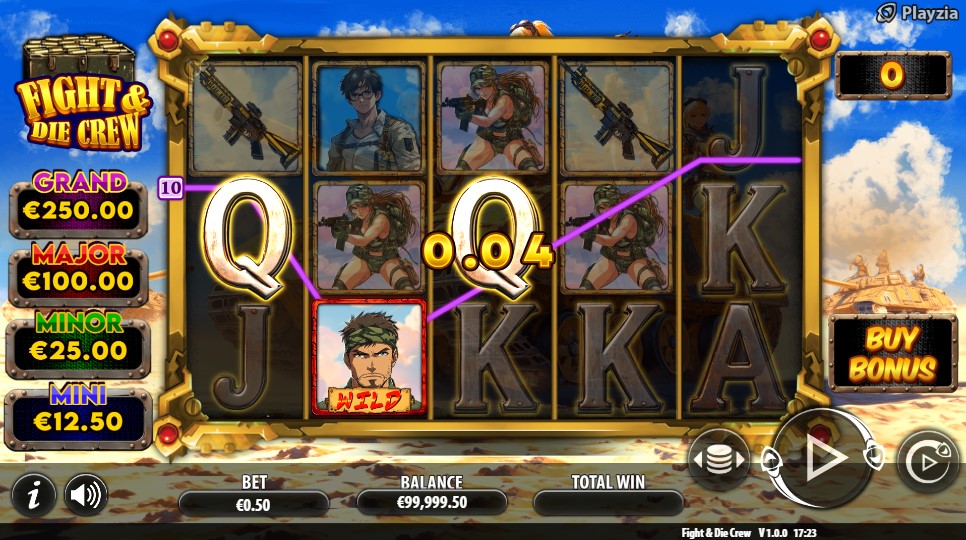Open the Buy Bonus feature
The image size is (966, 540).
click(893, 353)
